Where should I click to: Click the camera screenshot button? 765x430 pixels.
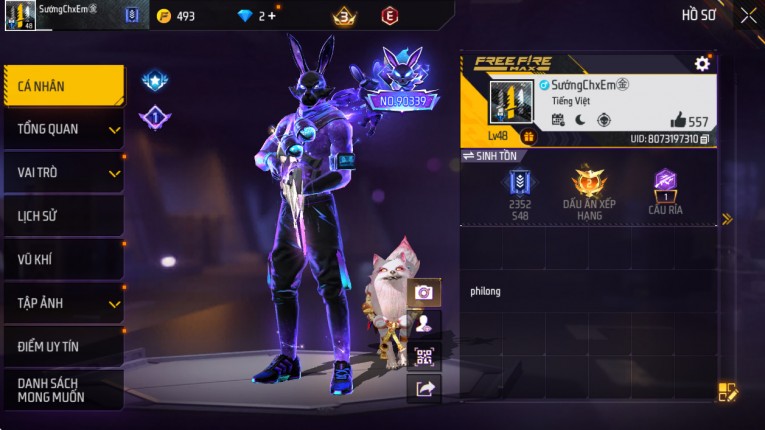tap(424, 292)
